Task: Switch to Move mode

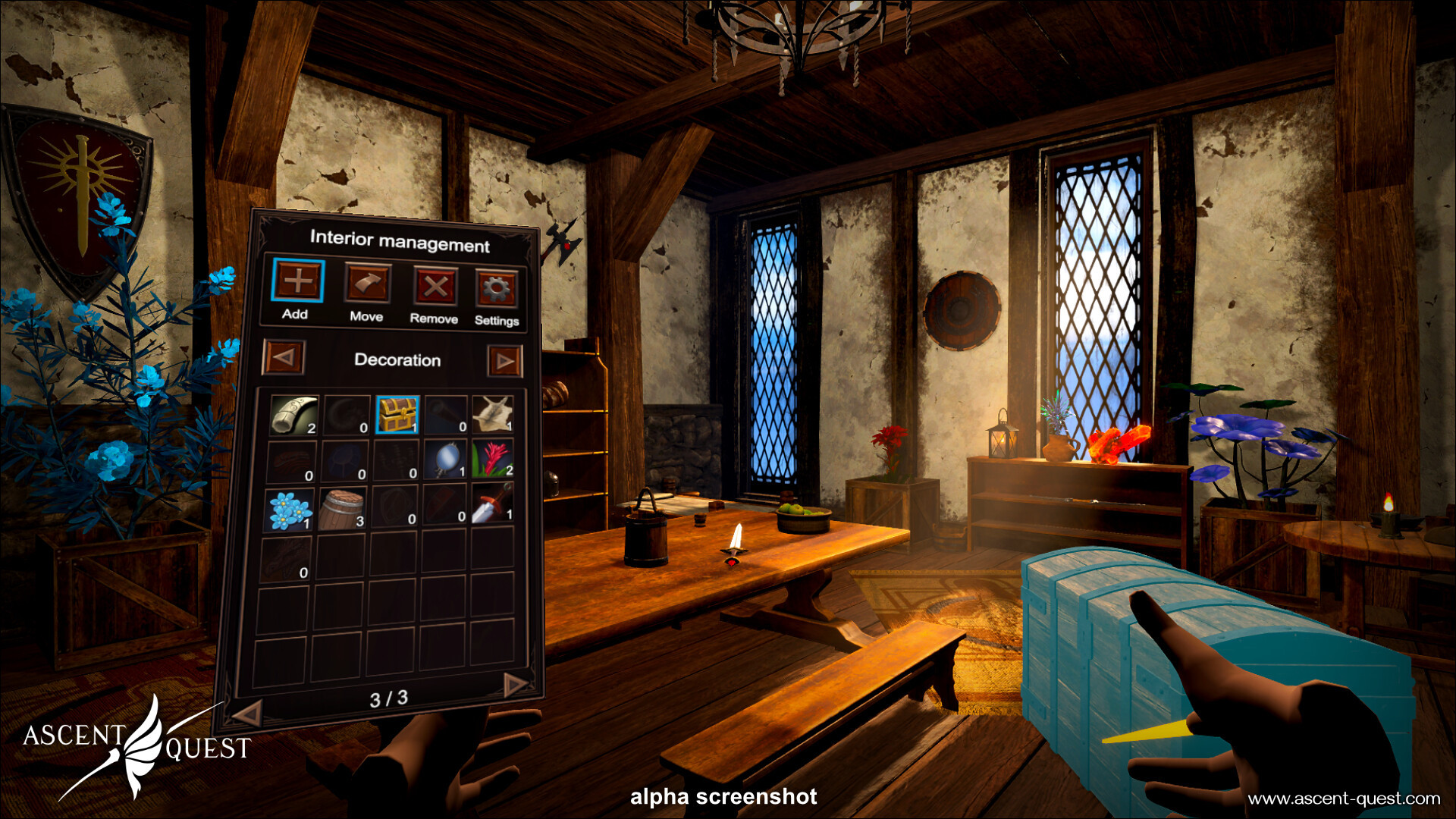Action: click(368, 284)
